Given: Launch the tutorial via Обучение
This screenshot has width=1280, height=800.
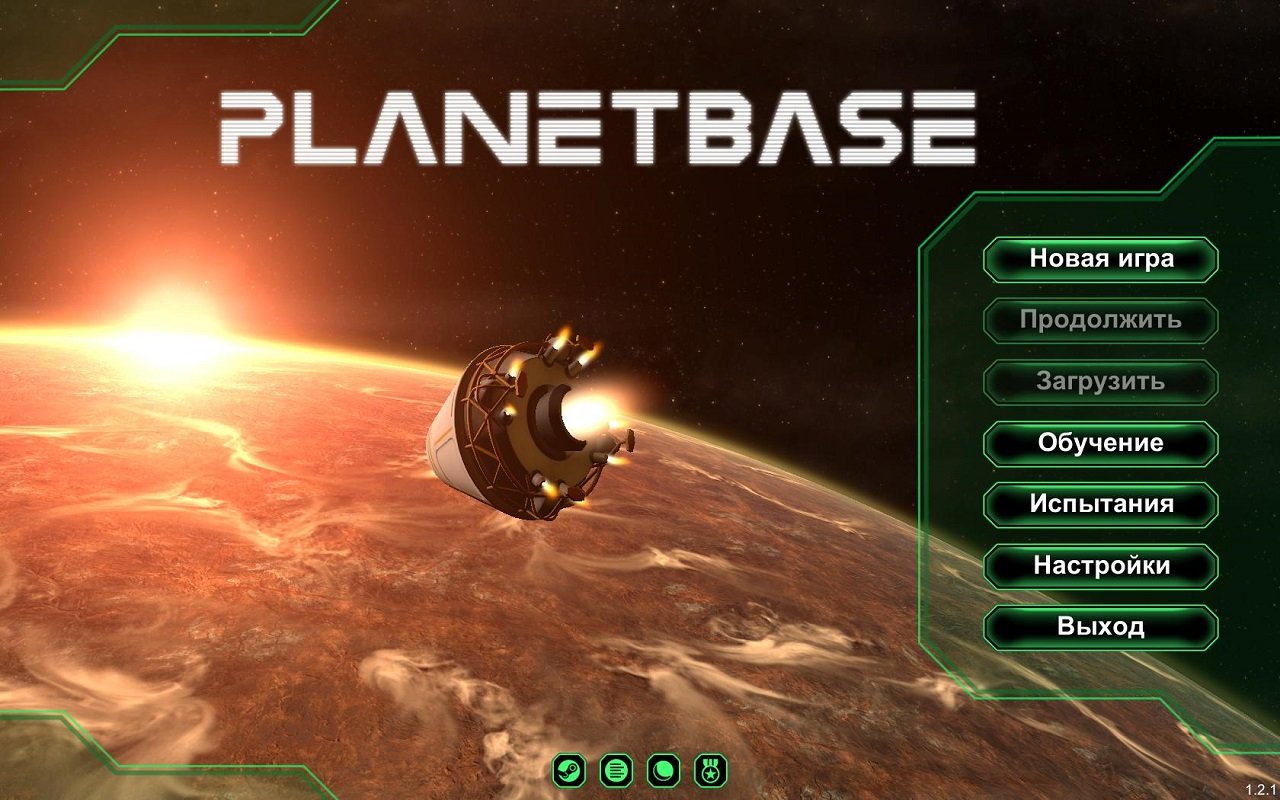Looking at the screenshot, I should coord(1100,442).
